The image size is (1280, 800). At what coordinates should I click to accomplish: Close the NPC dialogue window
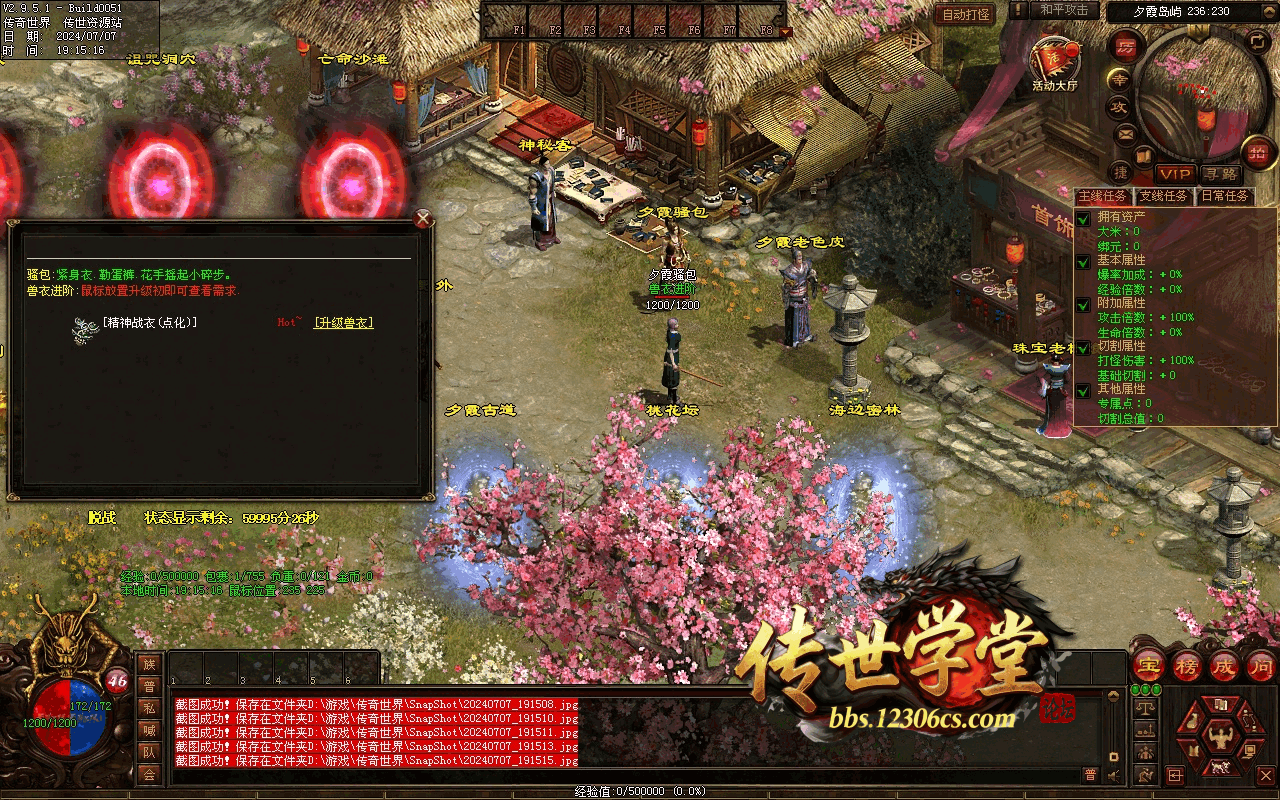coord(423,219)
